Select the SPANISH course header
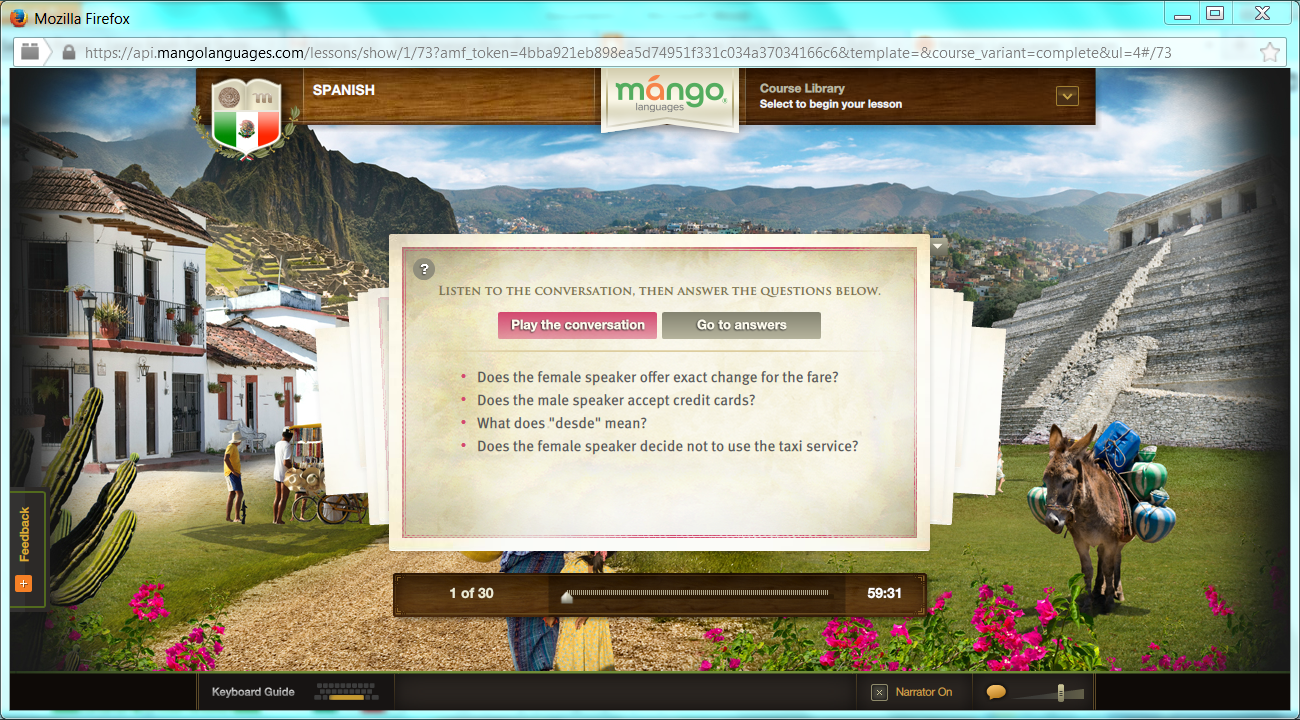This screenshot has width=1300, height=720. [x=344, y=89]
